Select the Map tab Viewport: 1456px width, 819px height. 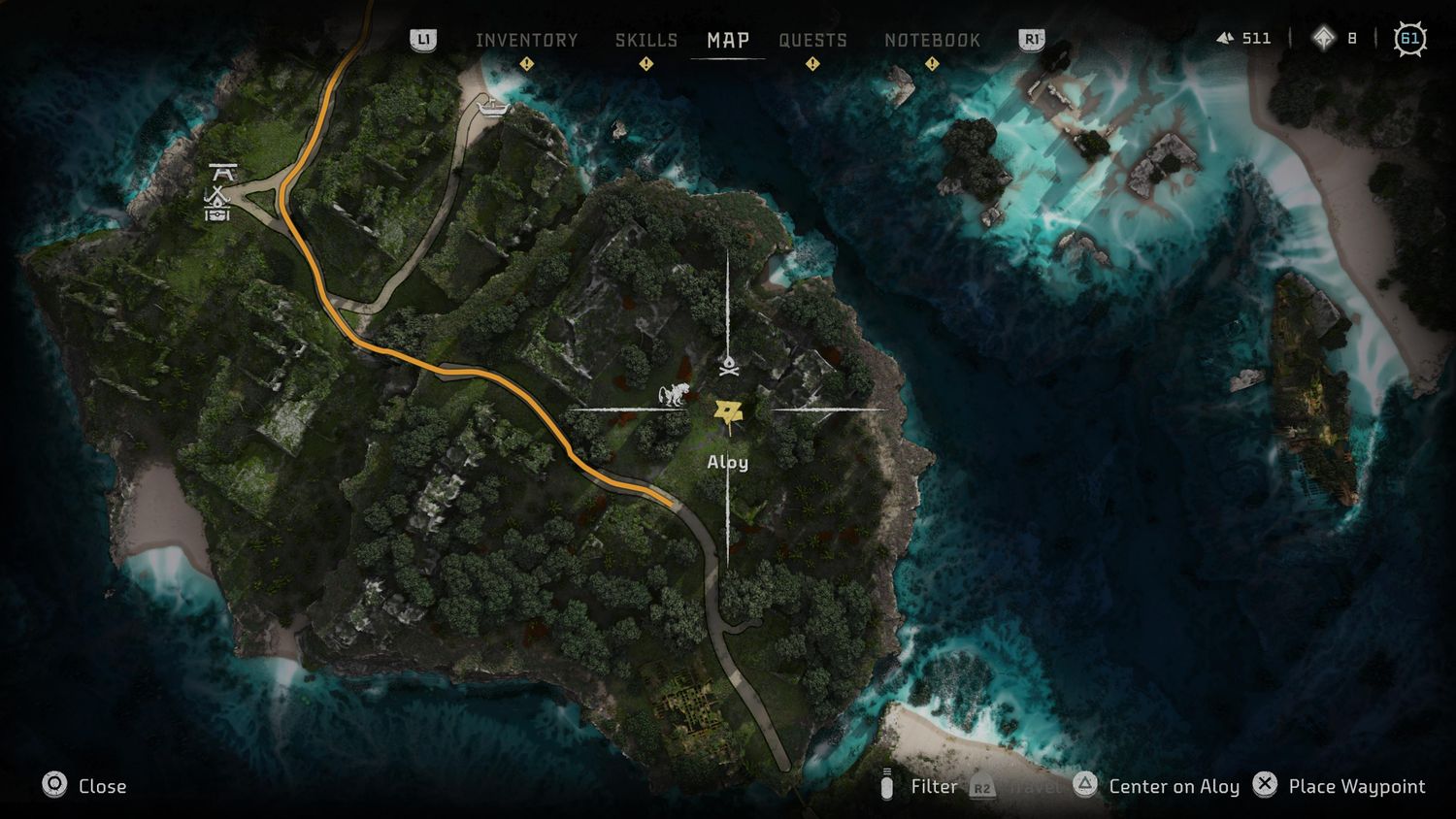tap(728, 40)
